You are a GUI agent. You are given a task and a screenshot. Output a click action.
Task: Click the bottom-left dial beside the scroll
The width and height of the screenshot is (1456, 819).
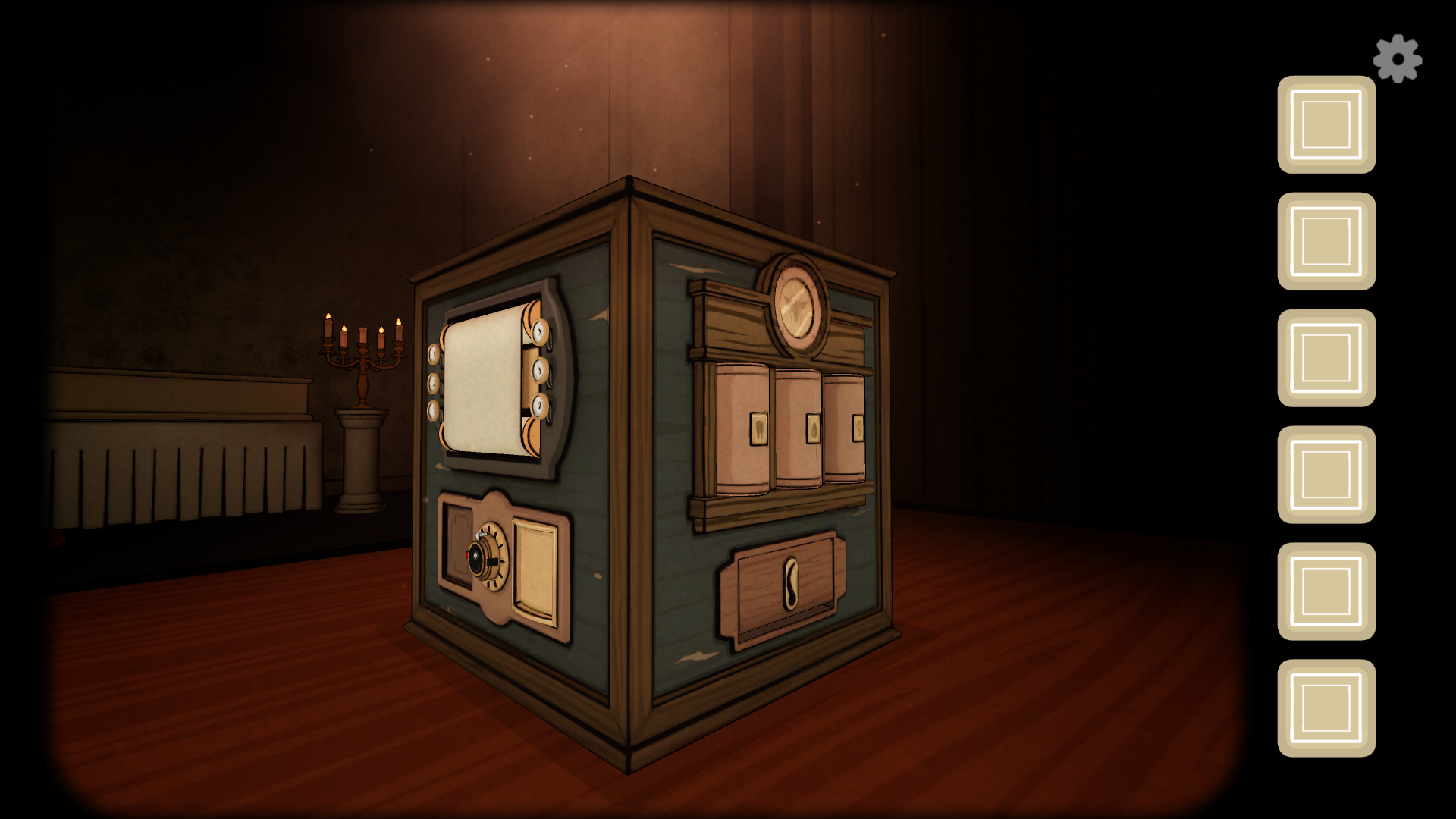(x=432, y=409)
